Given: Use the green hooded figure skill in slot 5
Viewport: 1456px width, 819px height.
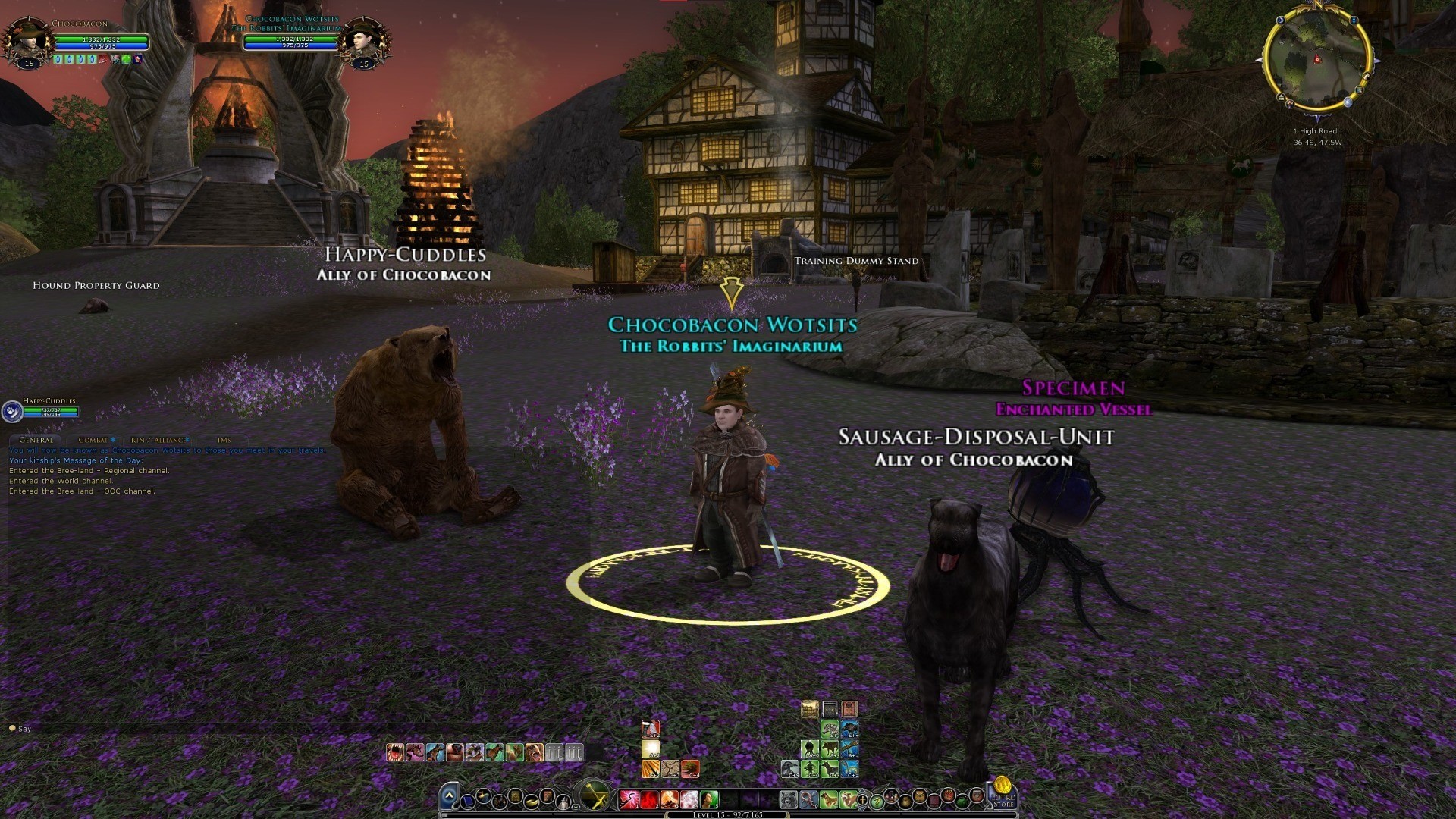Looking at the screenshot, I should [x=709, y=799].
